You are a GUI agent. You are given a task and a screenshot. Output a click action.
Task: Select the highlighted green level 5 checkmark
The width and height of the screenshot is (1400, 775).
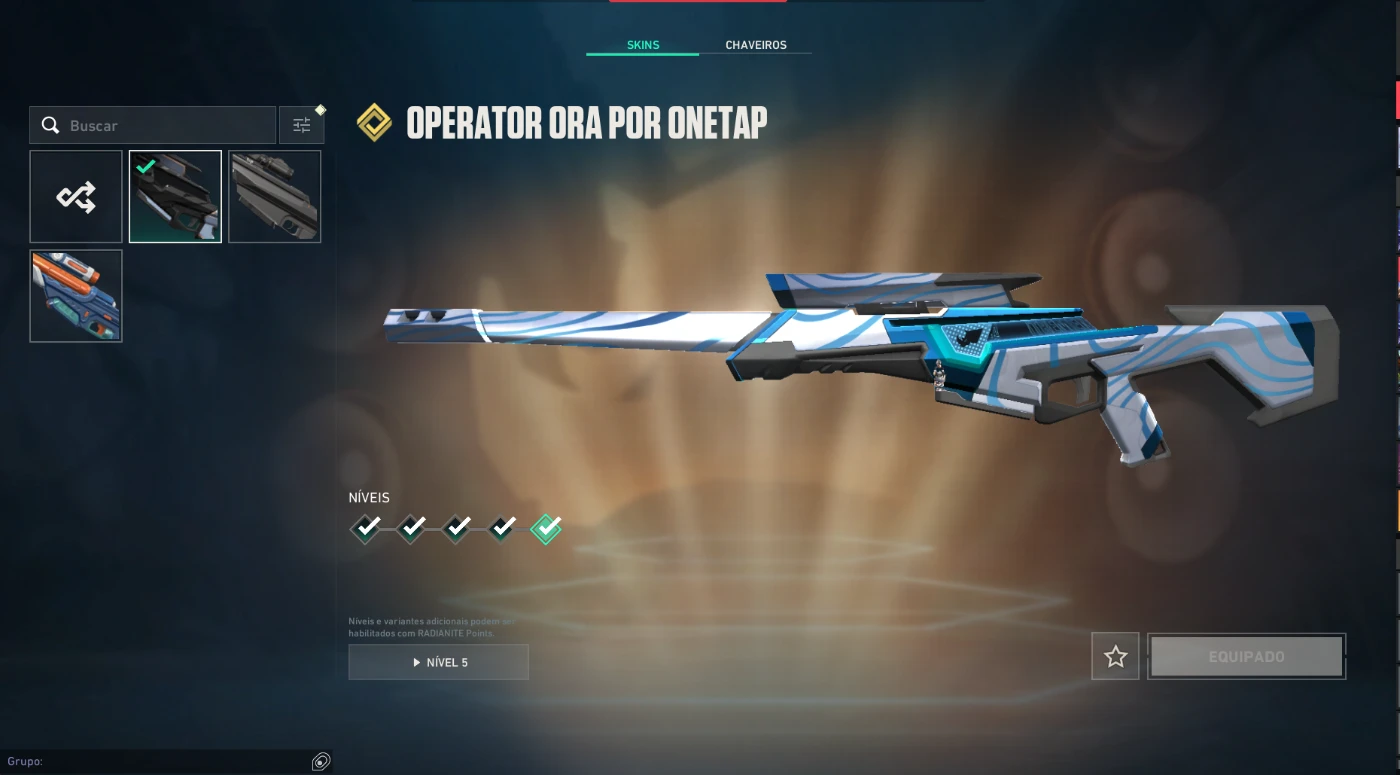coord(546,527)
